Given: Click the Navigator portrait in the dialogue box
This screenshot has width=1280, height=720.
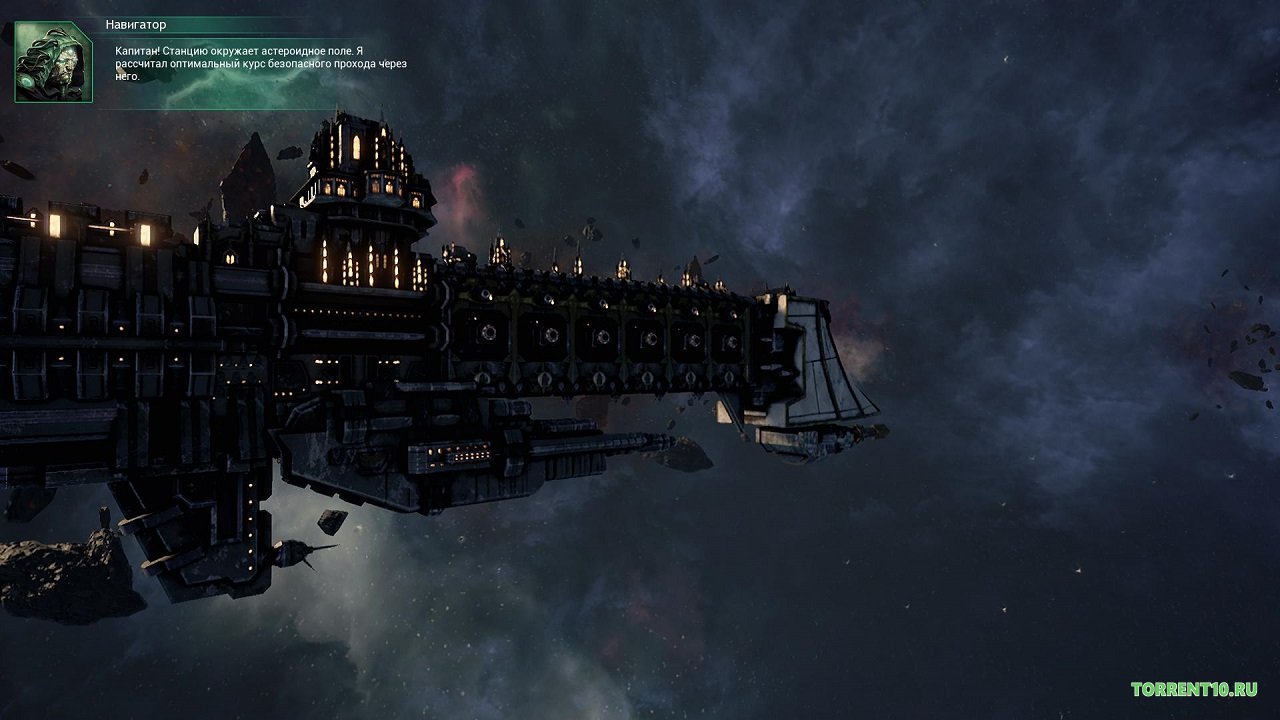Looking at the screenshot, I should click(x=54, y=62).
